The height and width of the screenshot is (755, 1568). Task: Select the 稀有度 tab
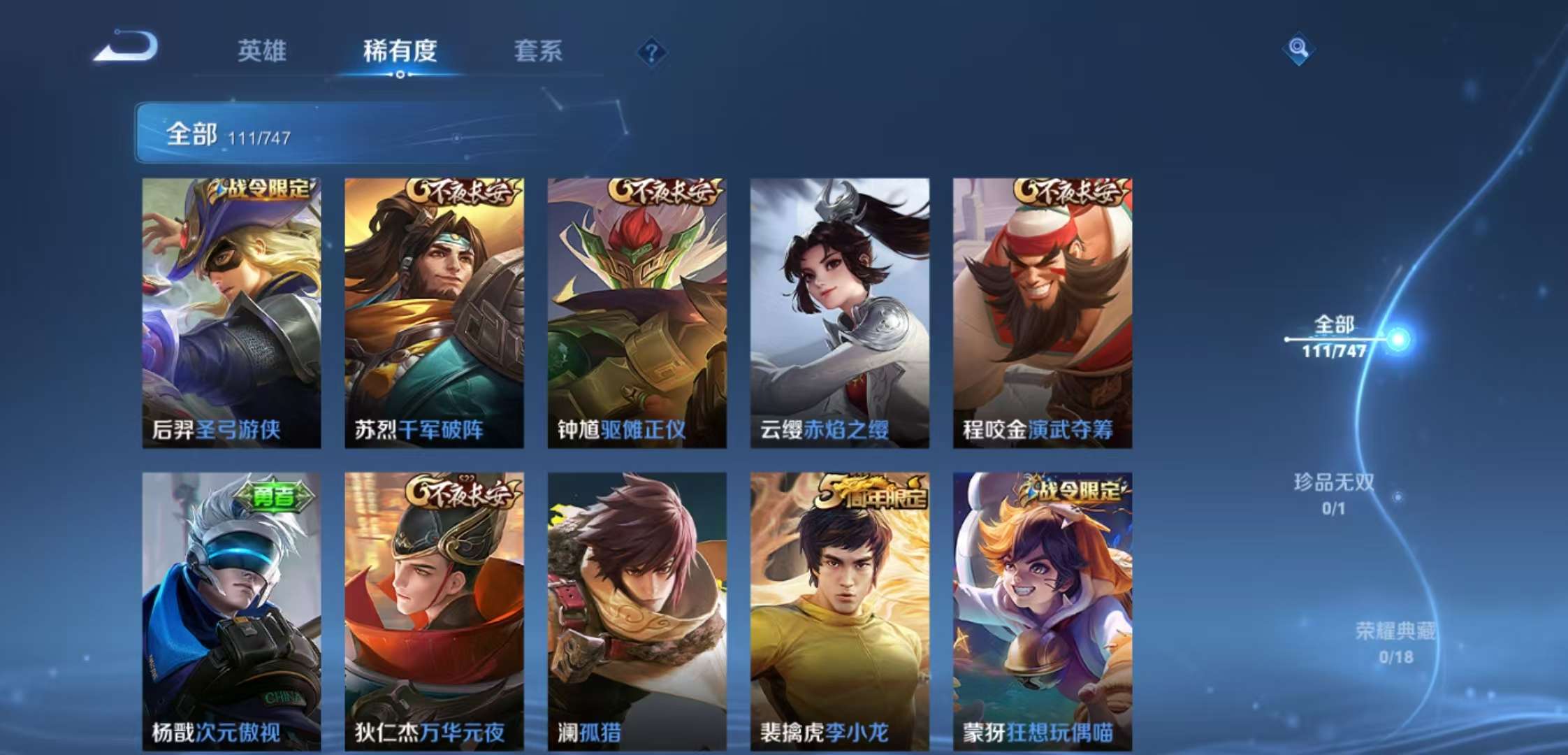[x=400, y=52]
